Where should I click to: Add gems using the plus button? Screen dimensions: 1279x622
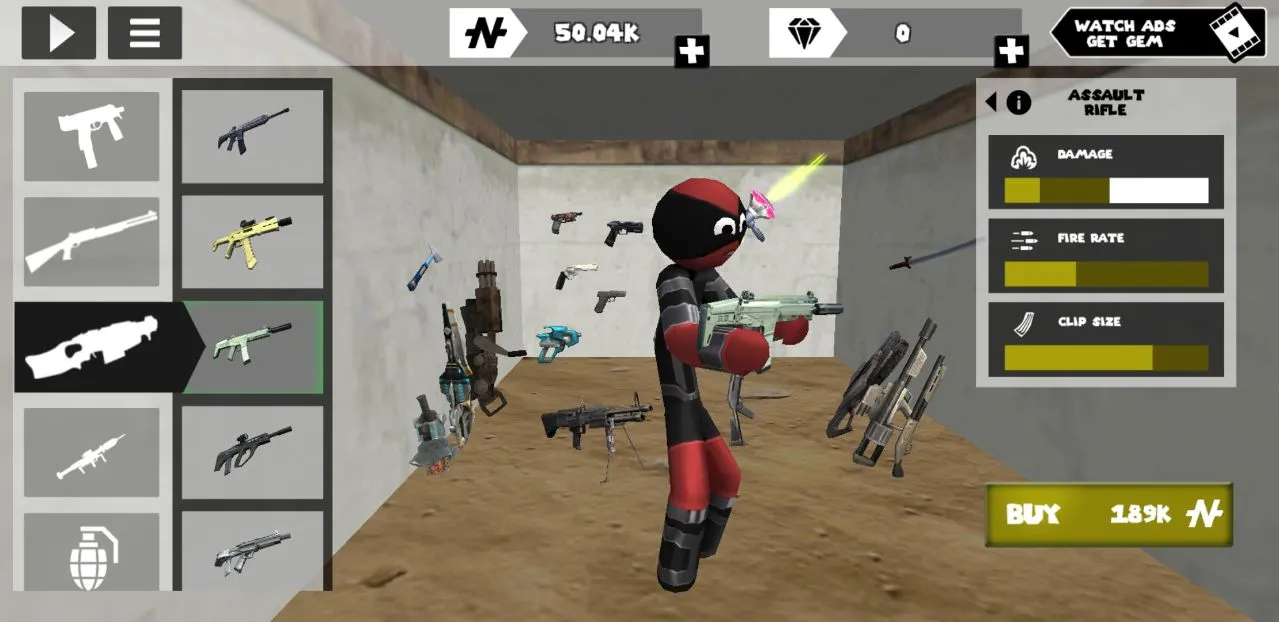click(1011, 50)
